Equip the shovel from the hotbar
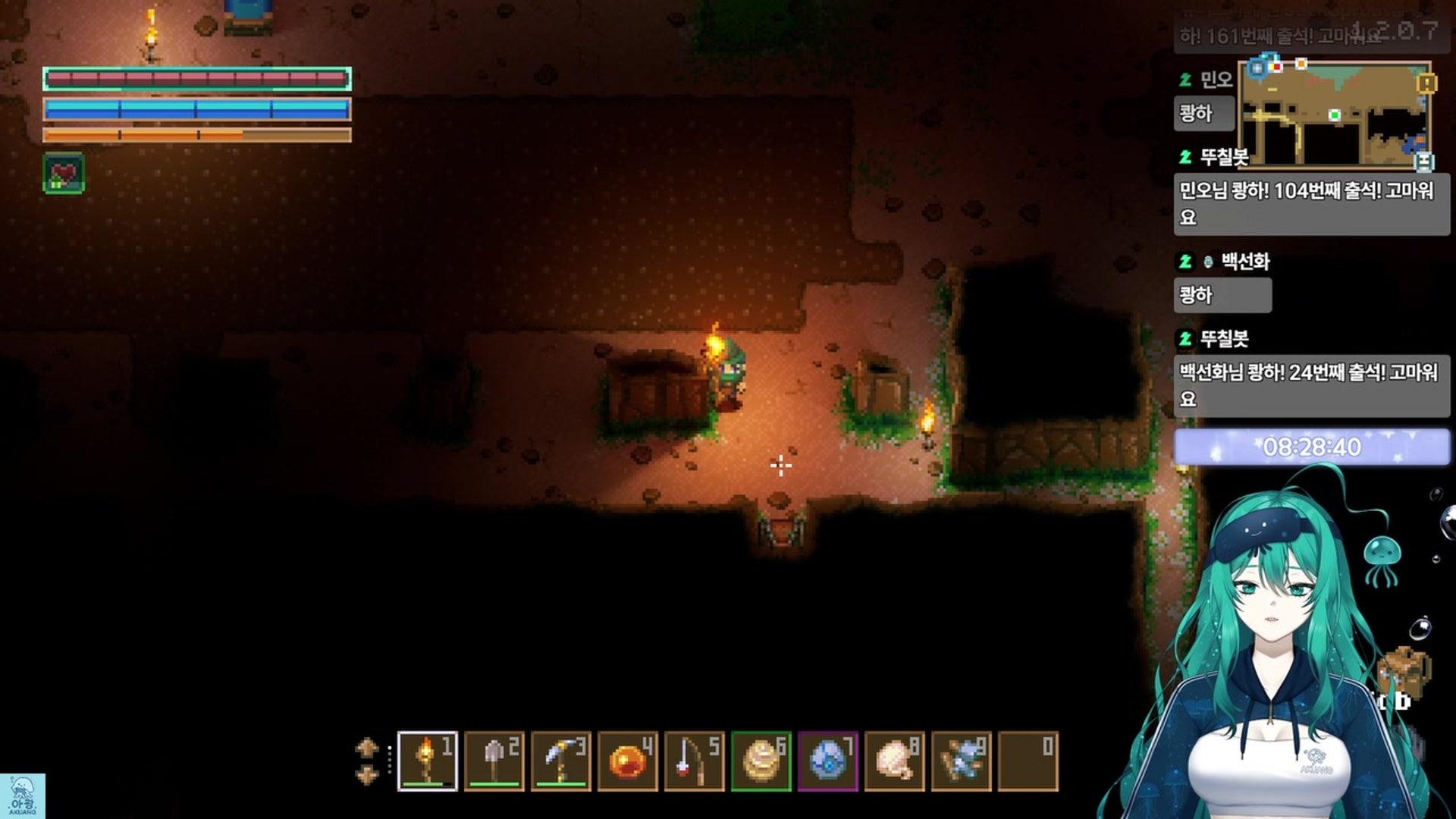The height and width of the screenshot is (819, 1456). (494, 761)
